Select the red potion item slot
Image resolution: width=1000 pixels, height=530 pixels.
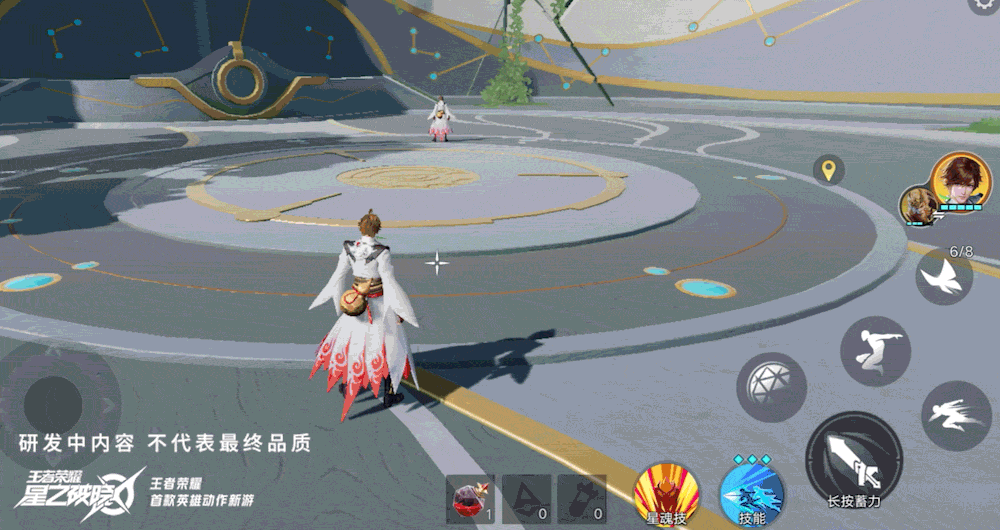click(x=469, y=497)
